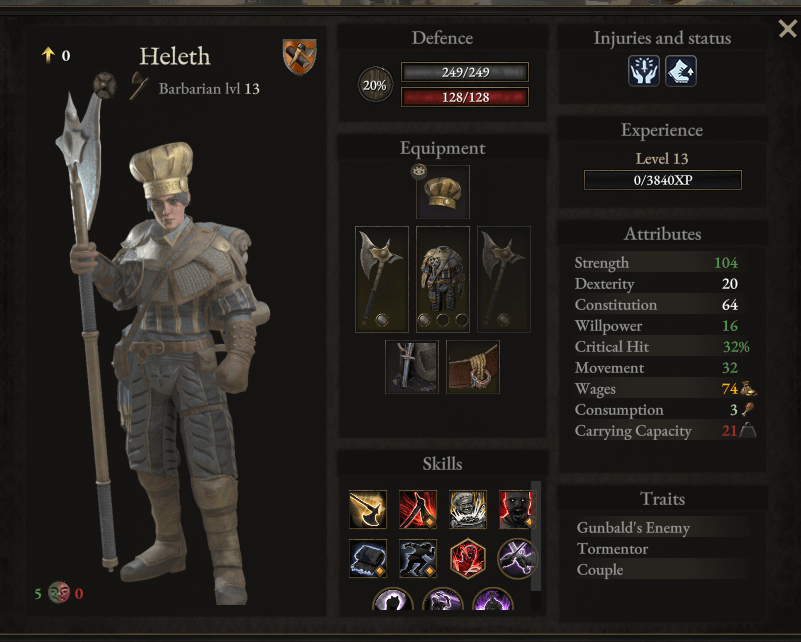Inspect the Gunbald's Enemy trait
This screenshot has width=801, height=642.
tap(633, 527)
